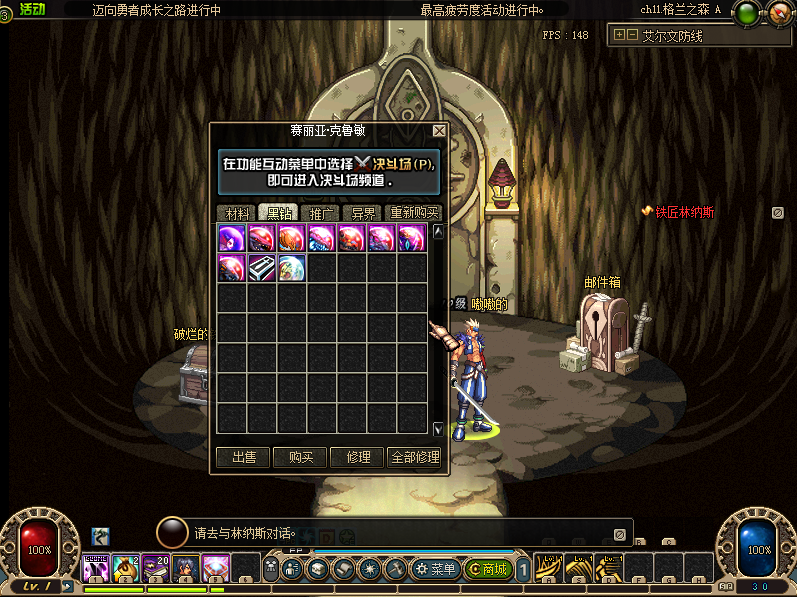Open the 商城 cash shop

[488, 569]
